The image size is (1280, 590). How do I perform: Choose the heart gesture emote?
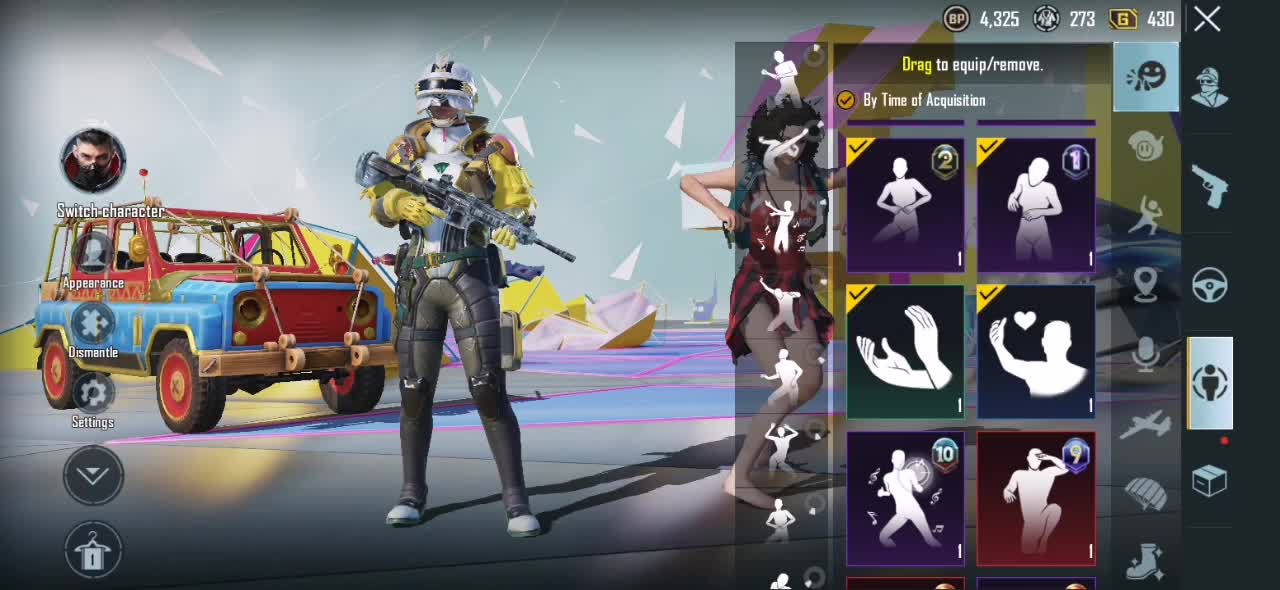click(x=1036, y=351)
